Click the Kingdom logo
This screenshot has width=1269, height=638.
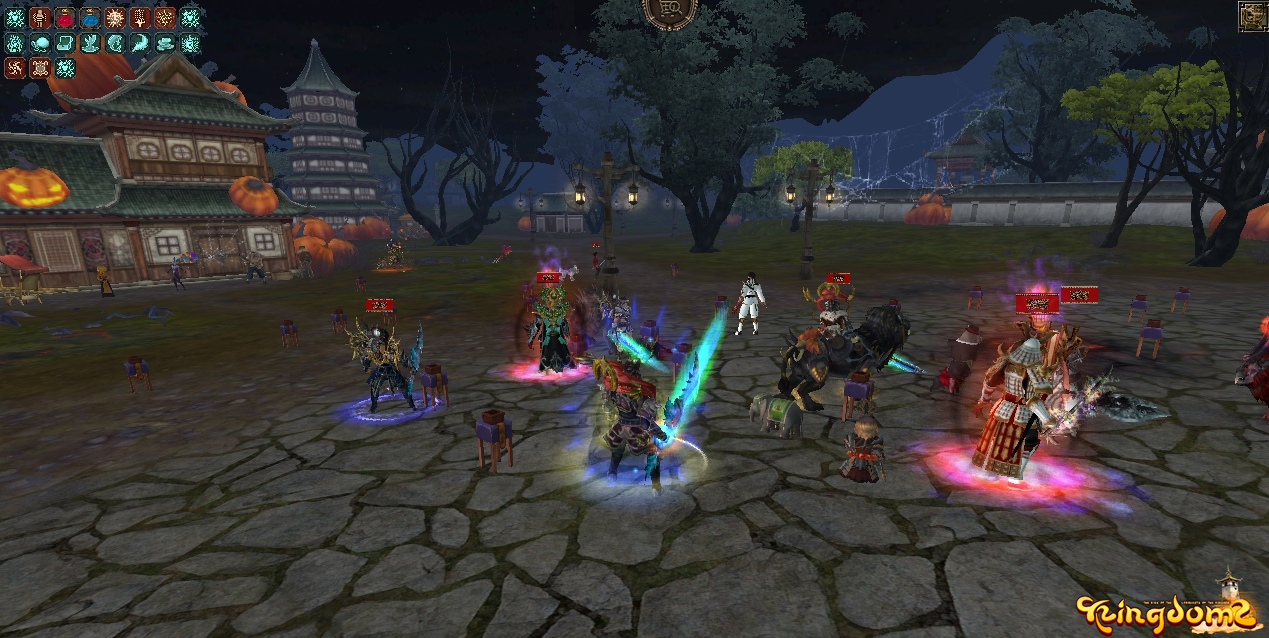coord(1165,610)
